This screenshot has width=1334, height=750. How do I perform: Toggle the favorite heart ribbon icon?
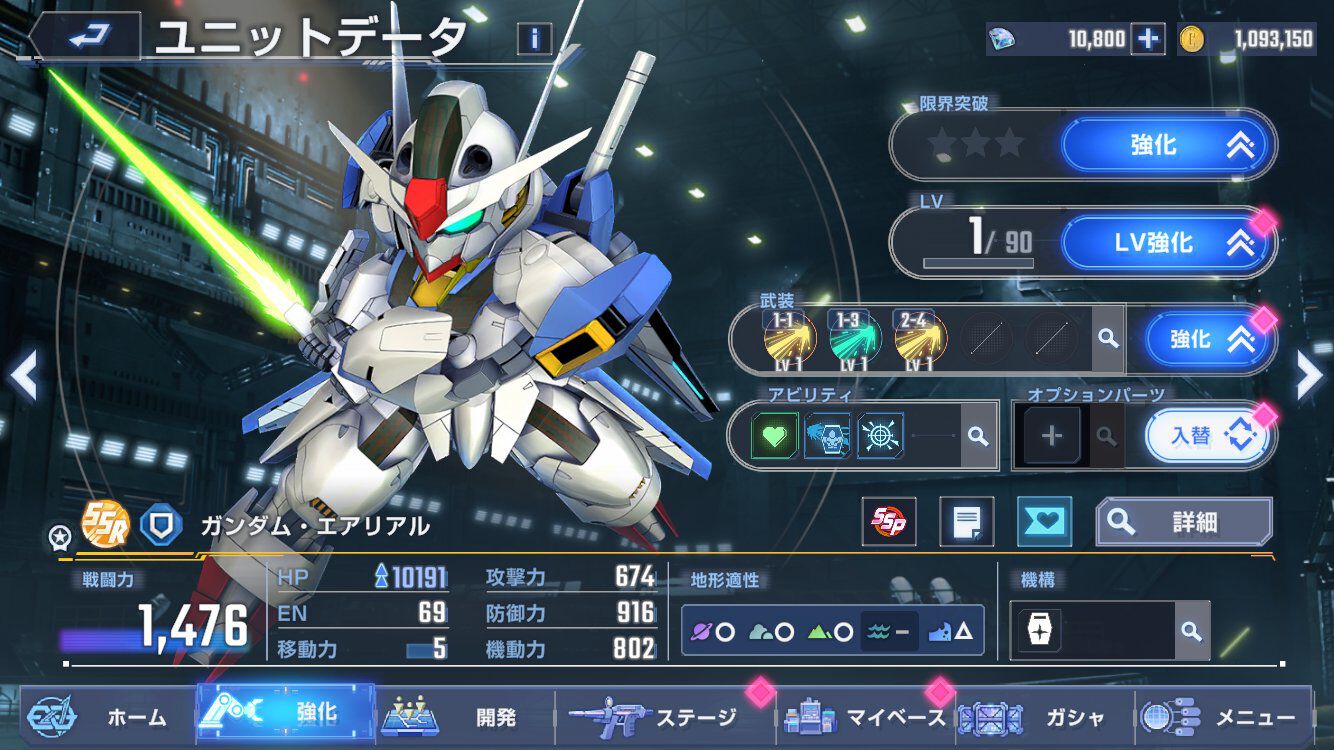(x=1044, y=522)
